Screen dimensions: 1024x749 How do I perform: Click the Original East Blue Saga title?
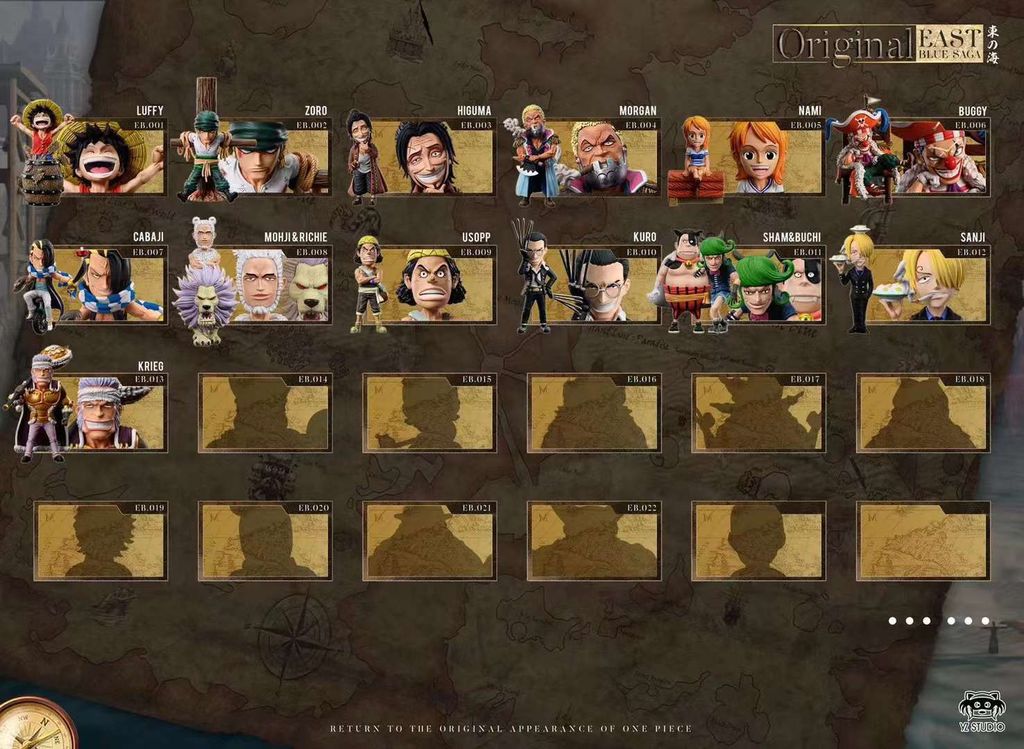[x=879, y=45]
